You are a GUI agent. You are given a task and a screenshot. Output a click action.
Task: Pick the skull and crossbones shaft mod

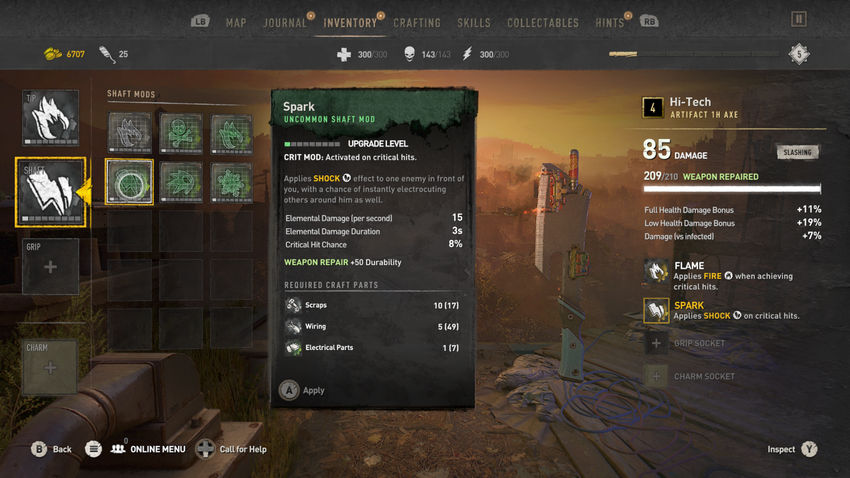[180, 133]
